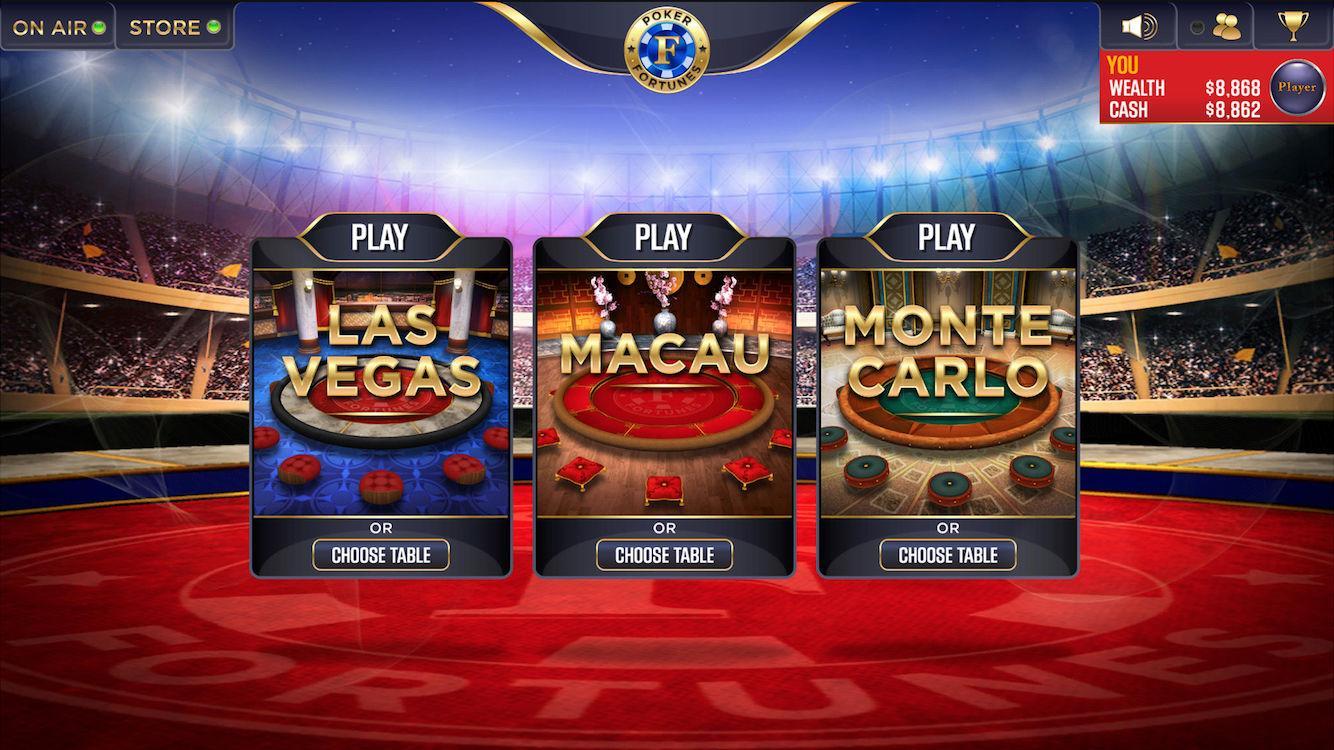Mute the game sound via speaker icon
The height and width of the screenshot is (750, 1334).
click(x=1141, y=24)
